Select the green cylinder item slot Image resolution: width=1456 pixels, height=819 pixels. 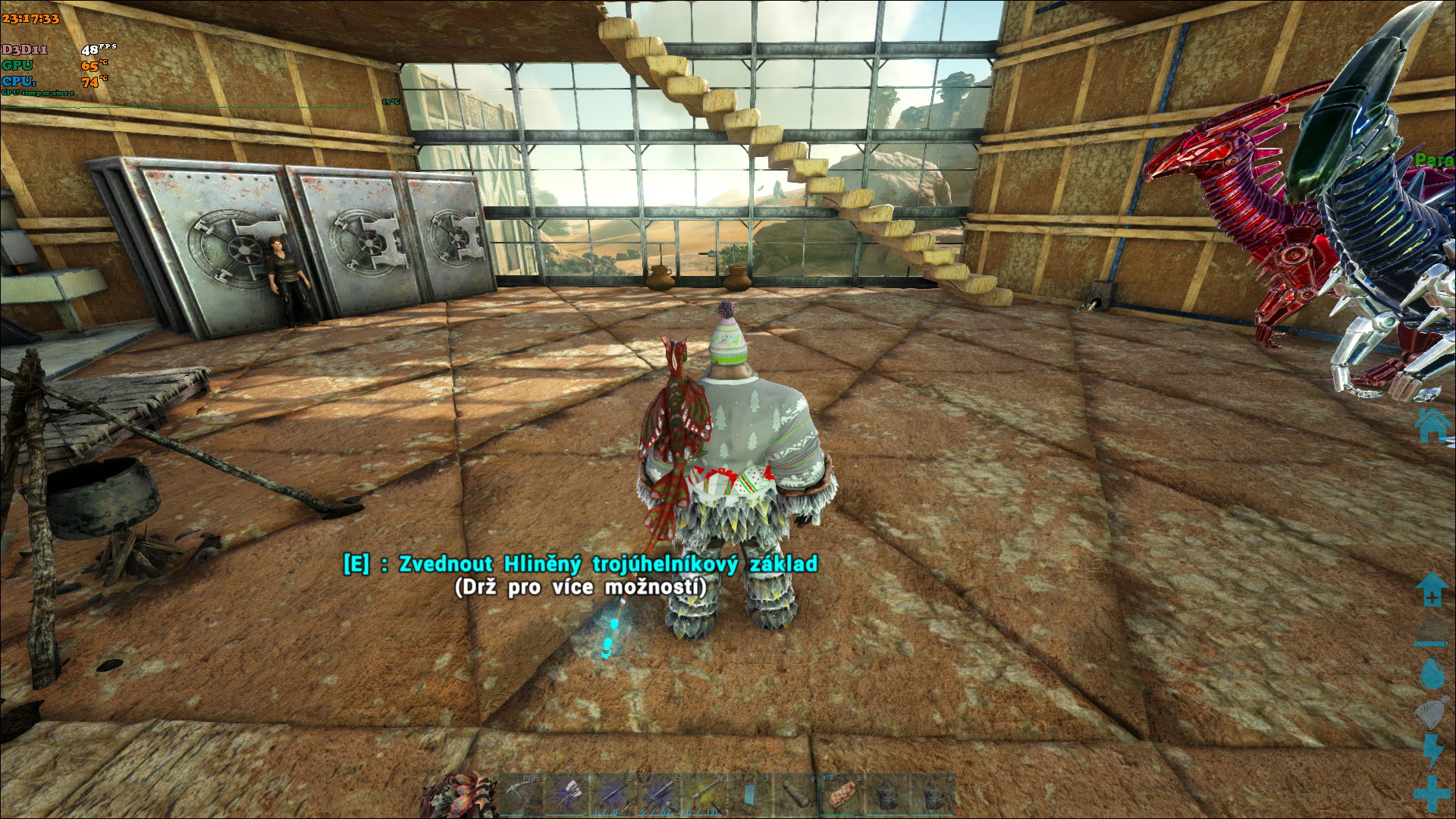pyautogui.click(x=795, y=795)
